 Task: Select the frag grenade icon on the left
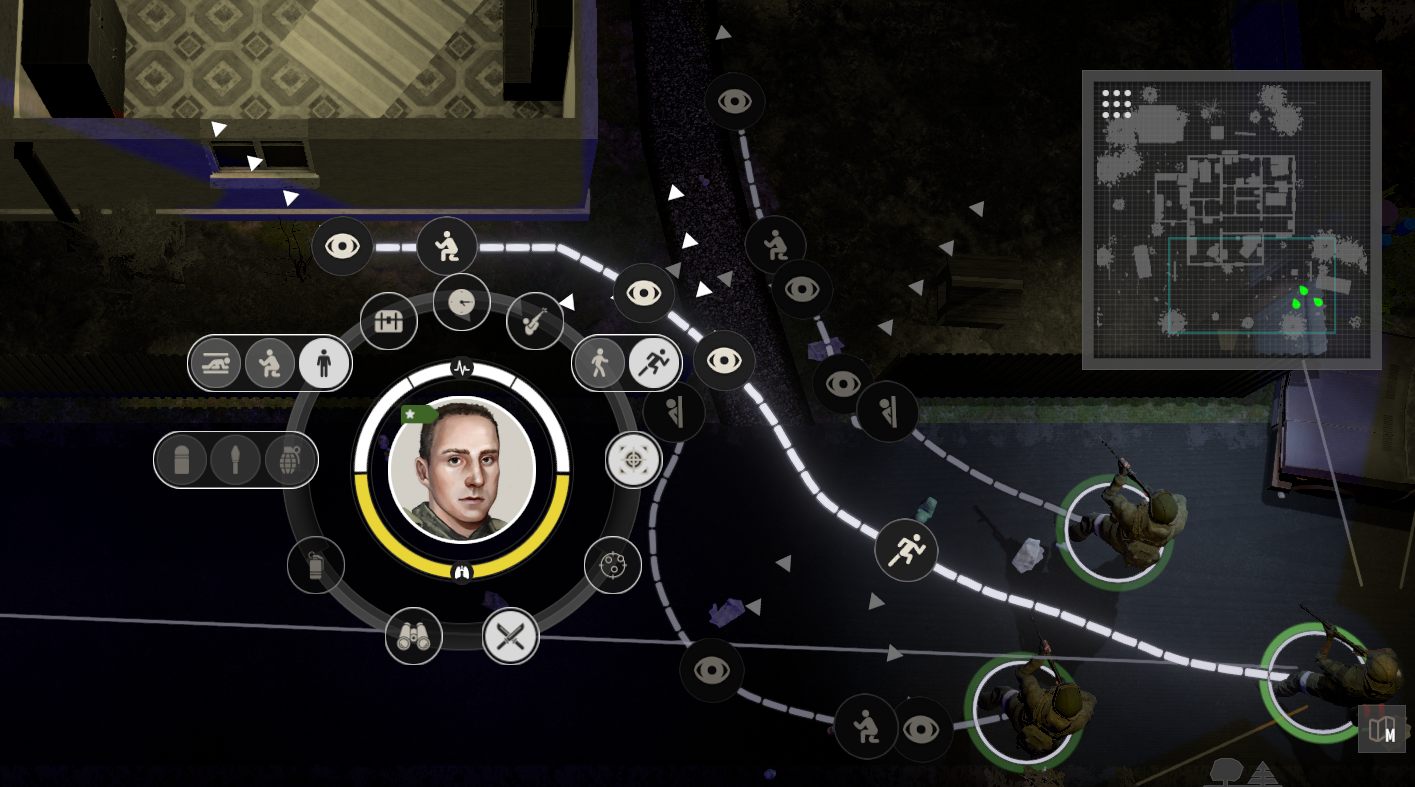(x=289, y=460)
